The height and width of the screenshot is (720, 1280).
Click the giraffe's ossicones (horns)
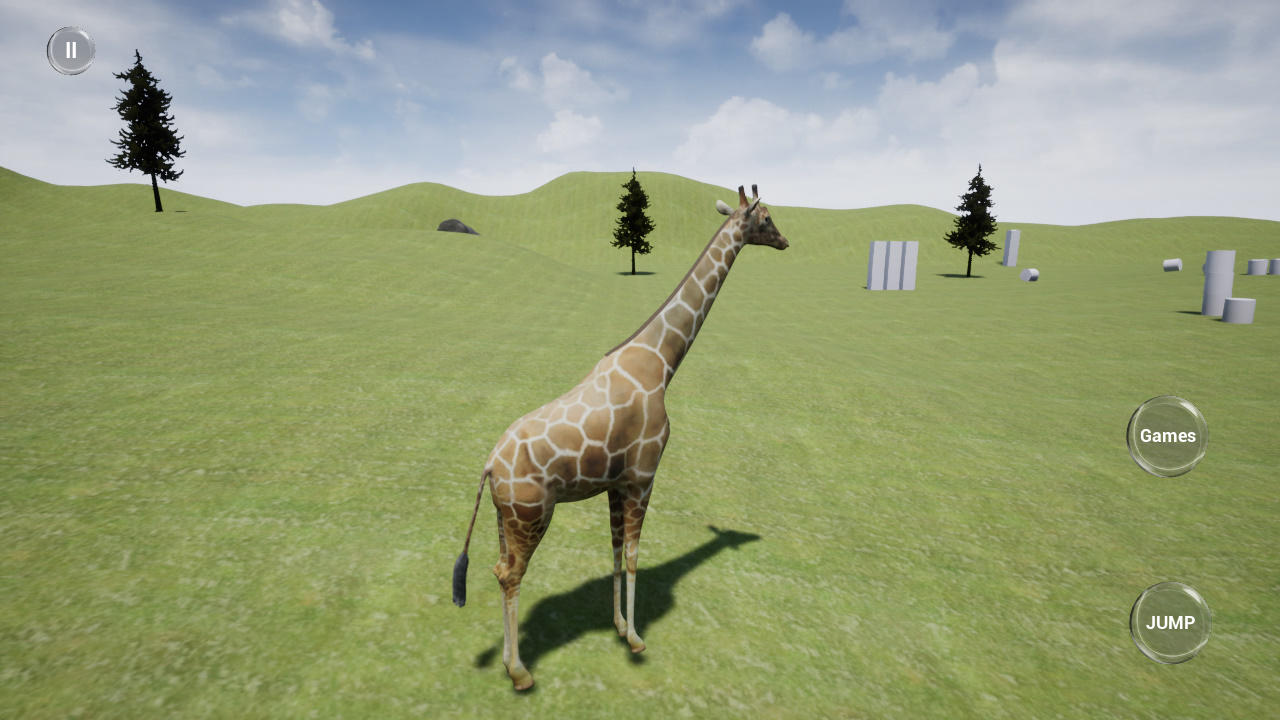coord(750,192)
